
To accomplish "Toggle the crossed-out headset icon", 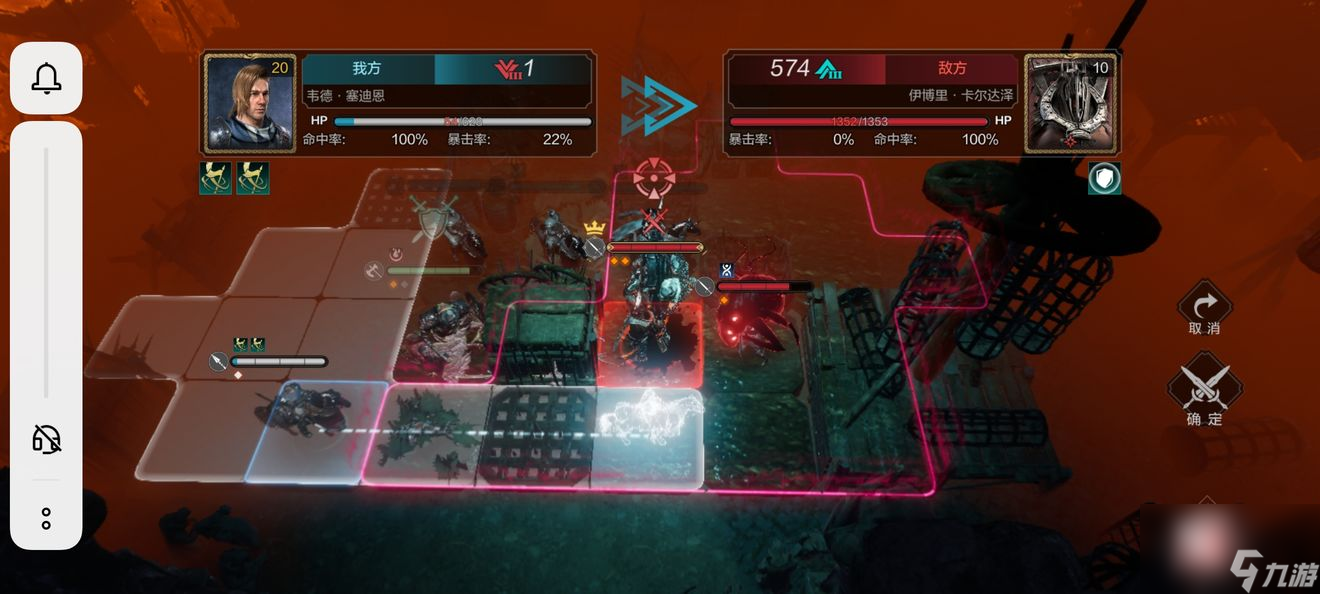I will [46, 438].
